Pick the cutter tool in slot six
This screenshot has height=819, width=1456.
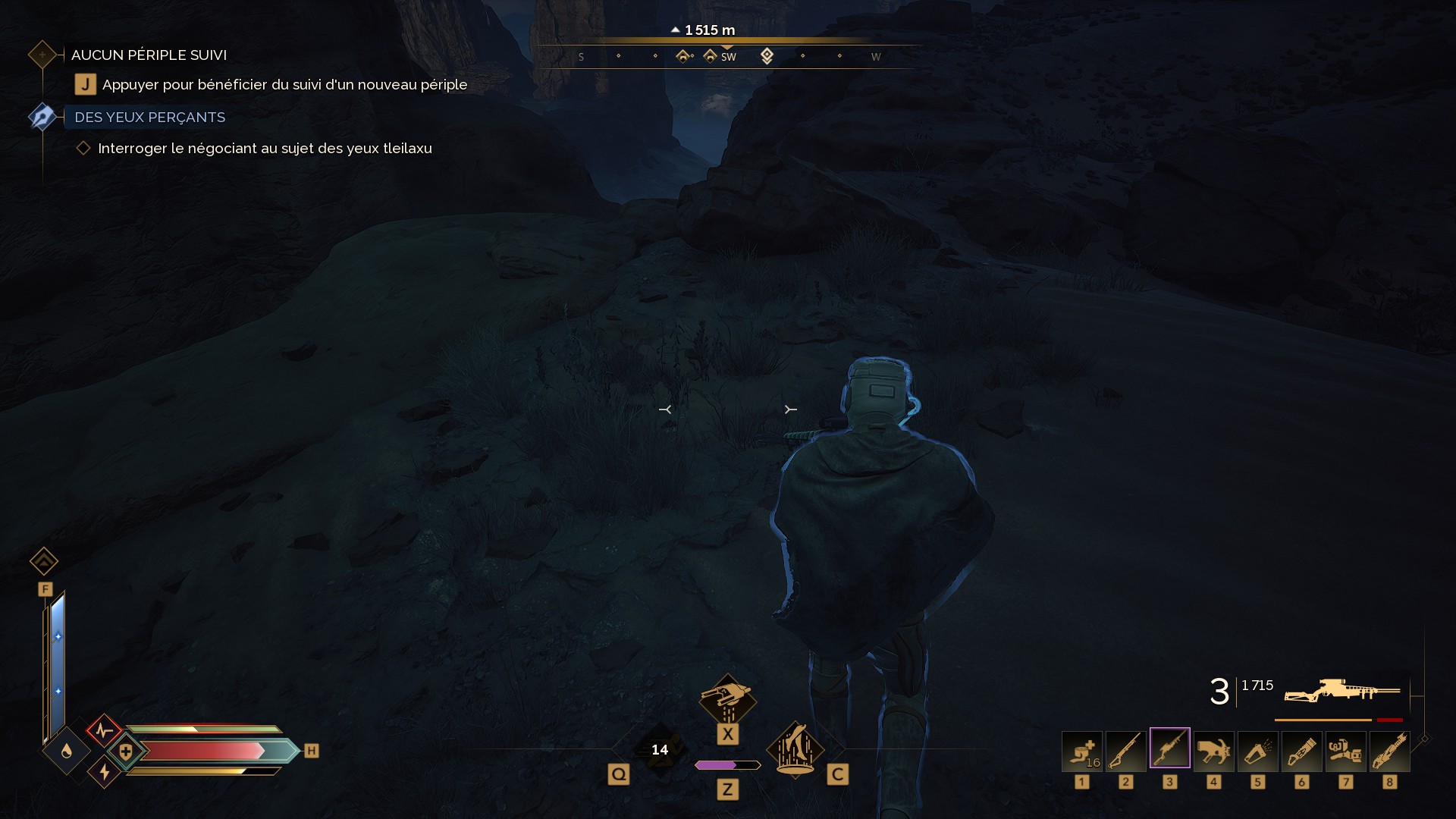1302,751
